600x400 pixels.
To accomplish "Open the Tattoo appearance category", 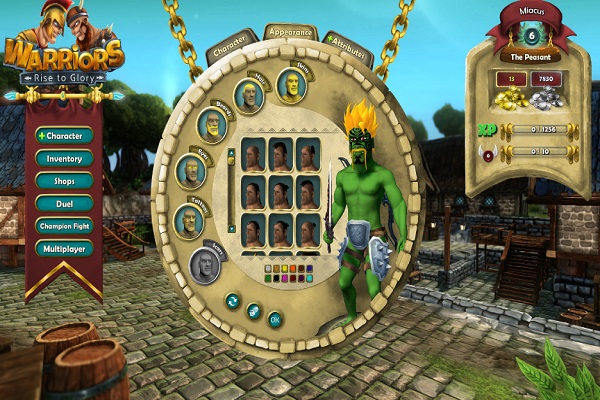I will [x=189, y=220].
